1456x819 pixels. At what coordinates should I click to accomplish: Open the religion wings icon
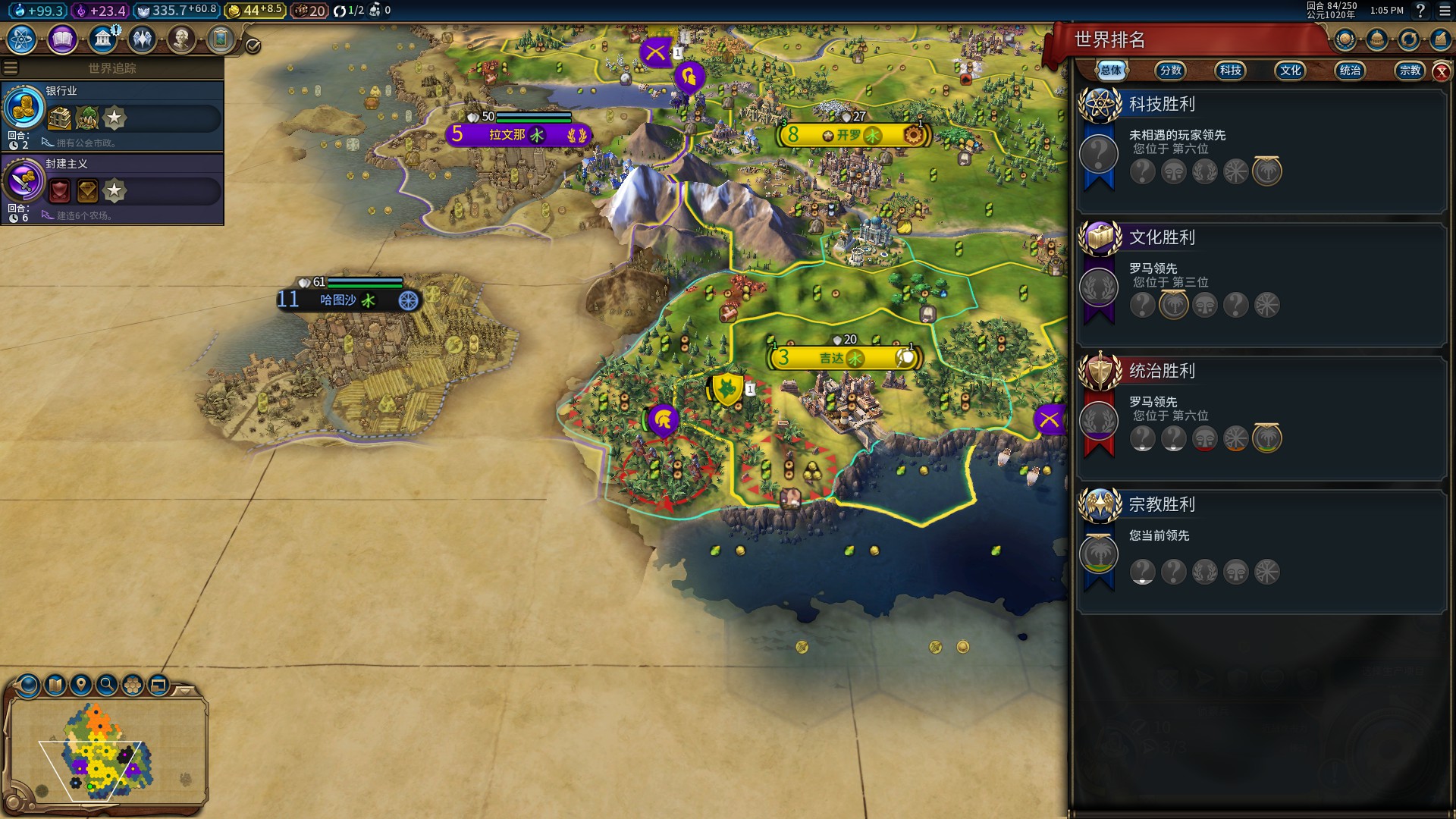click(142, 39)
